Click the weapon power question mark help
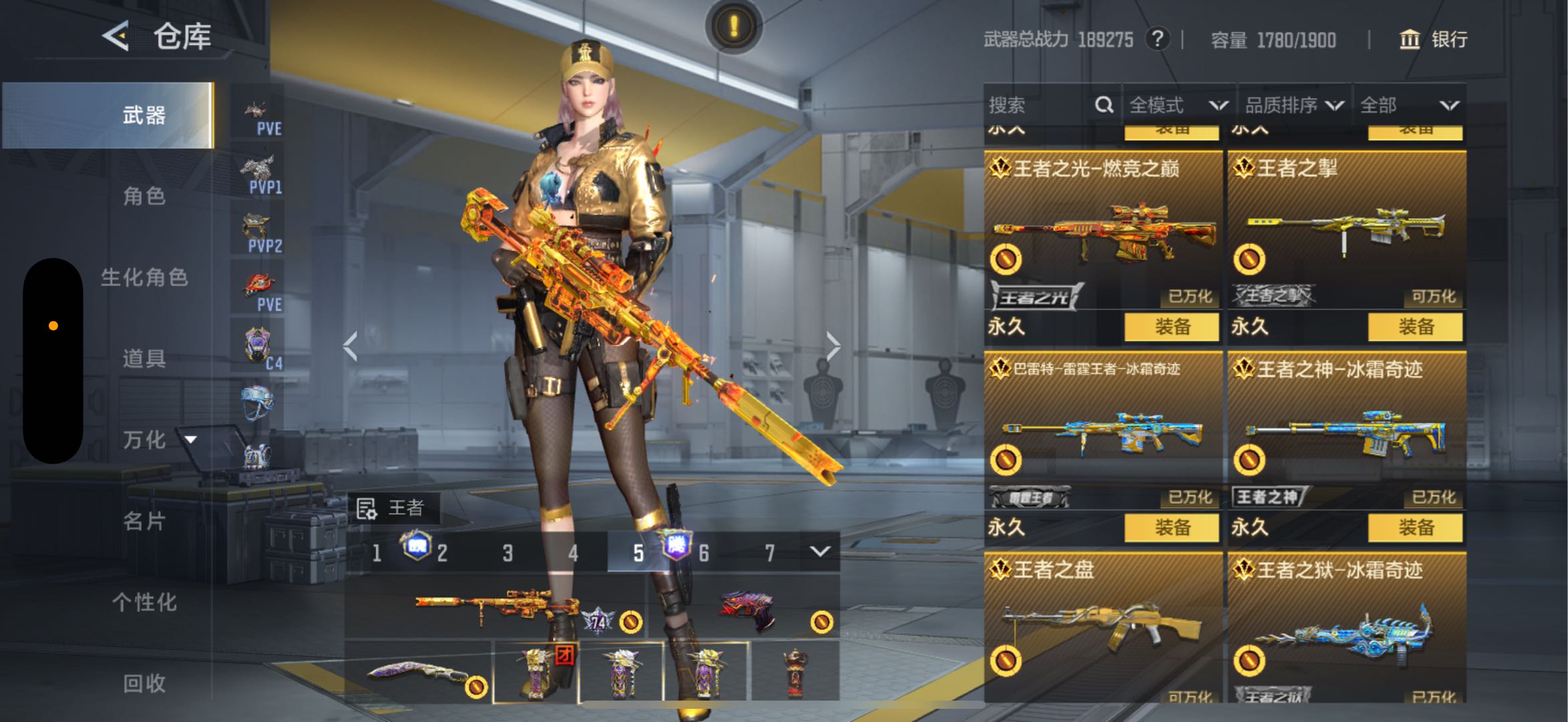Screen dimensions: 1568x722 point(1157,39)
